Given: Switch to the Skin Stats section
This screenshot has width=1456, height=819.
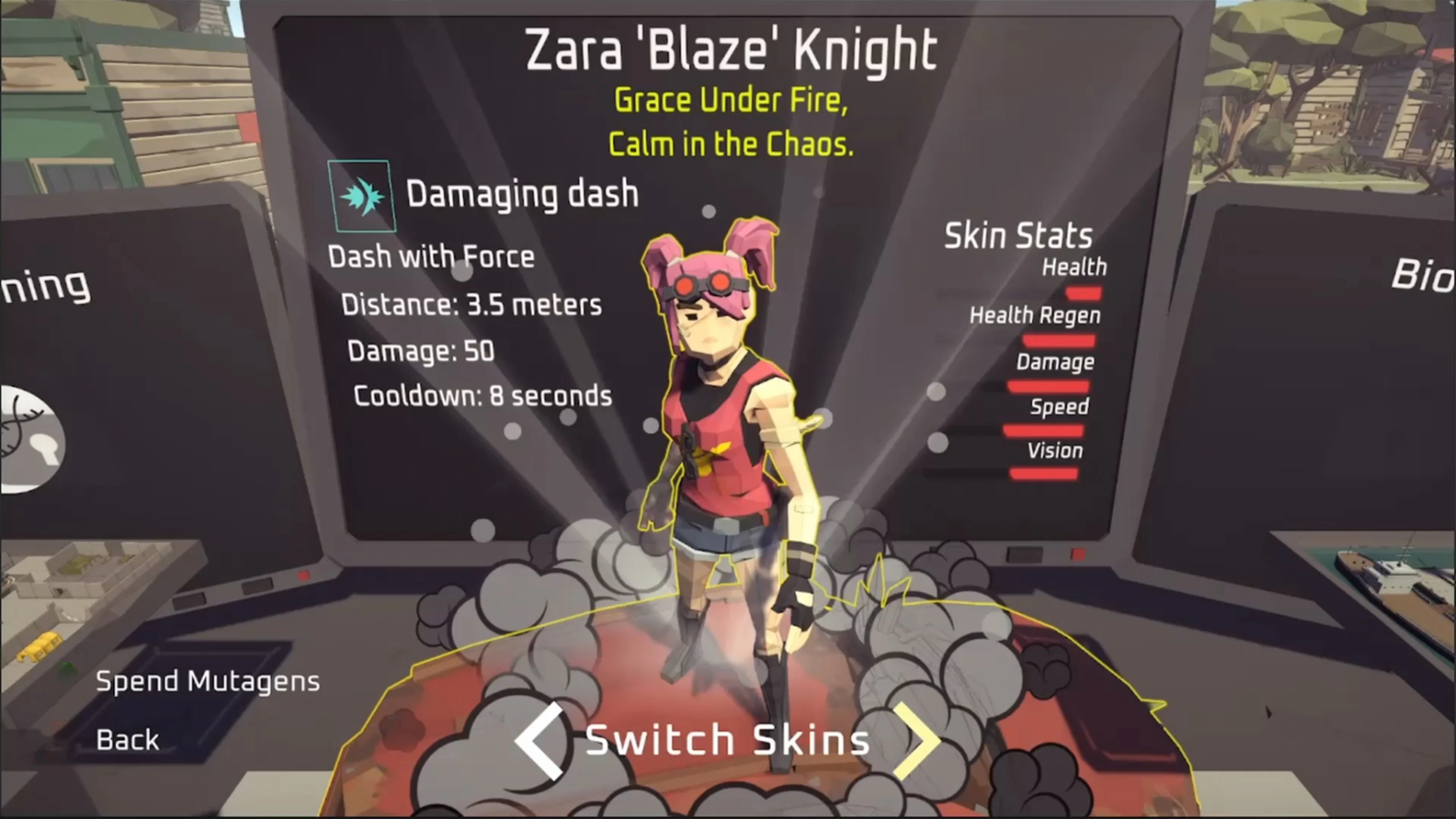Looking at the screenshot, I should [1017, 236].
